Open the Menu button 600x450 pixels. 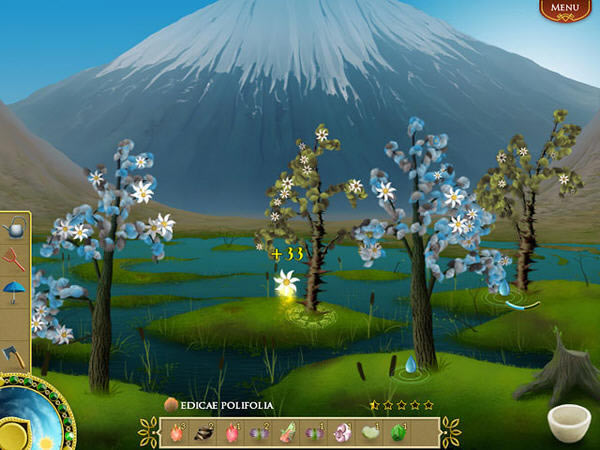tap(565, 9)
